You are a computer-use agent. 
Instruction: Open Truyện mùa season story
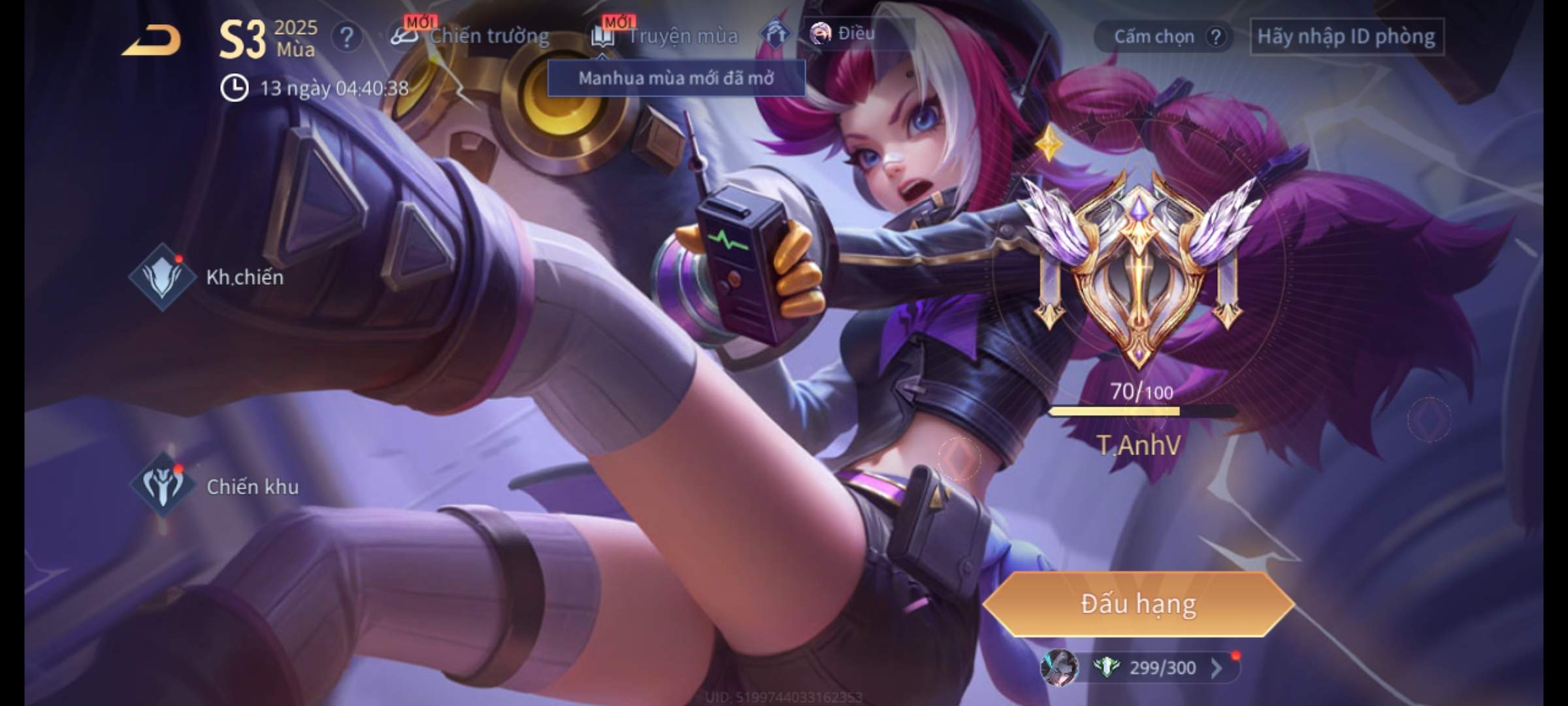(x=665, y=36)
